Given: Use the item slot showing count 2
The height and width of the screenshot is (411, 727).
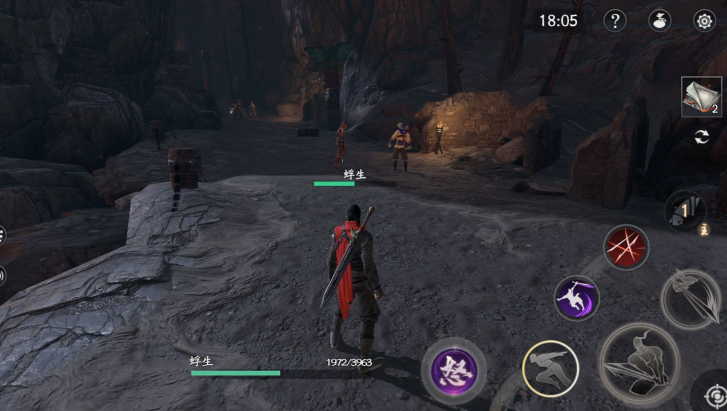Looking at the screenshot, I should [702, 97].
